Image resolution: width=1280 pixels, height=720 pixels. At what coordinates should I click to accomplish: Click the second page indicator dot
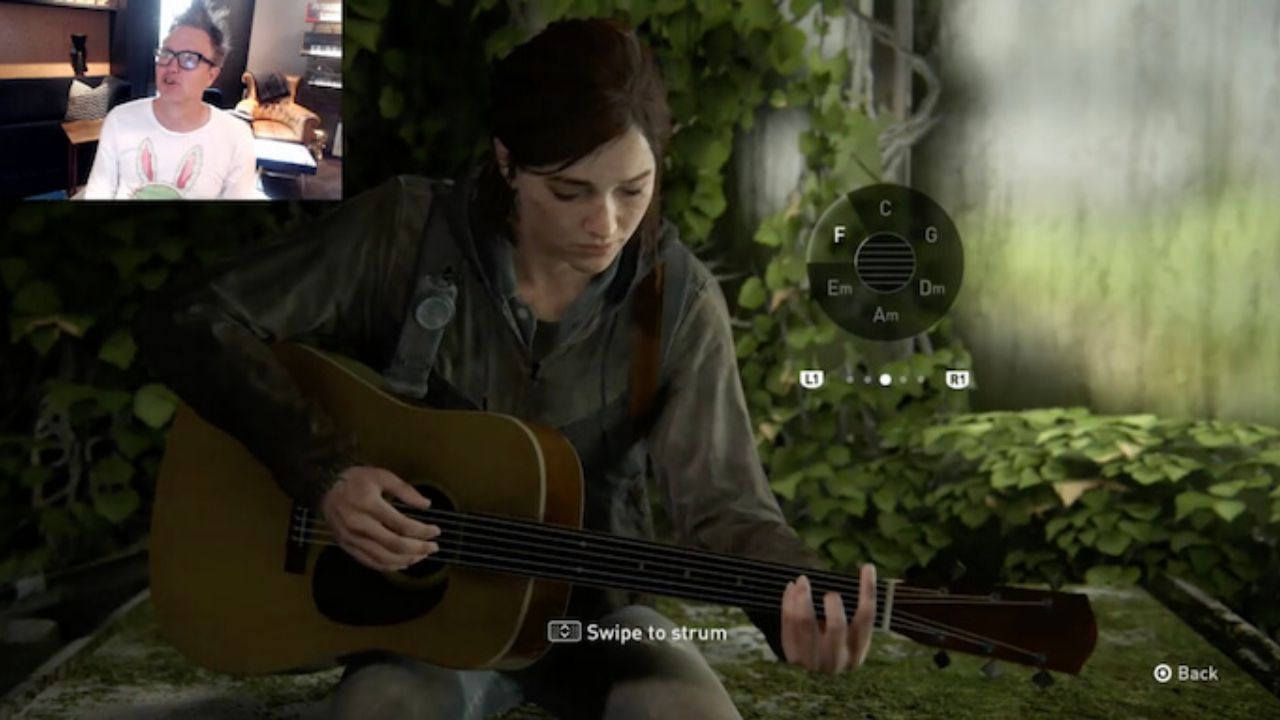[x=866, y=378]
